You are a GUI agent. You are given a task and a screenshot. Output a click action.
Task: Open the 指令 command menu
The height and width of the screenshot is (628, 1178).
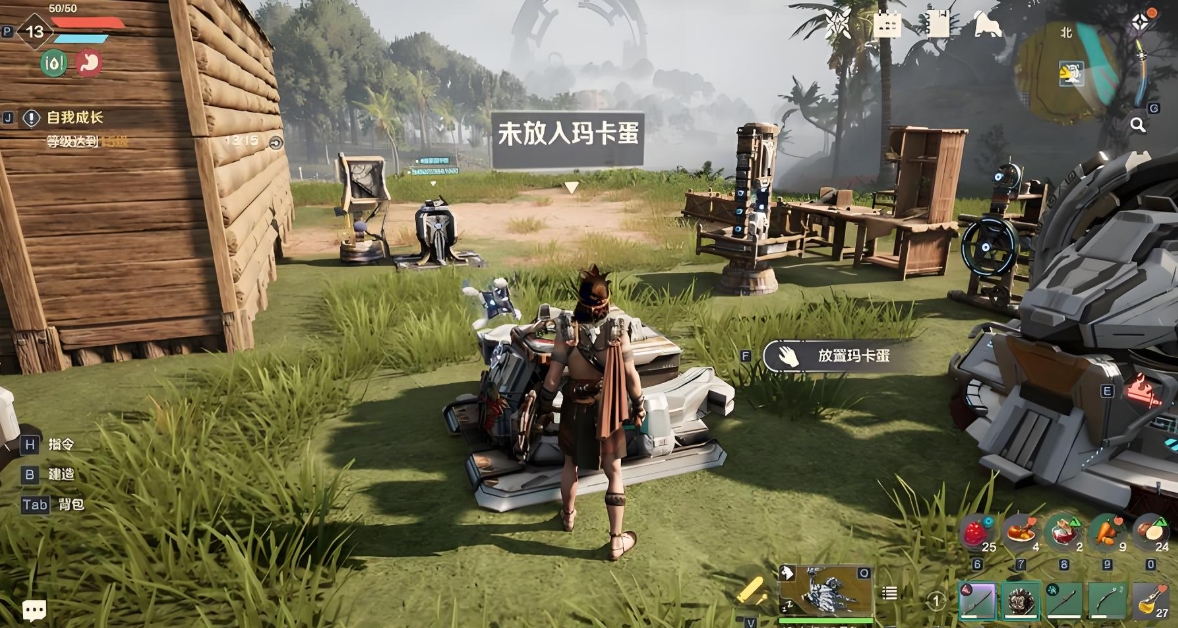(x=61, y=444)
